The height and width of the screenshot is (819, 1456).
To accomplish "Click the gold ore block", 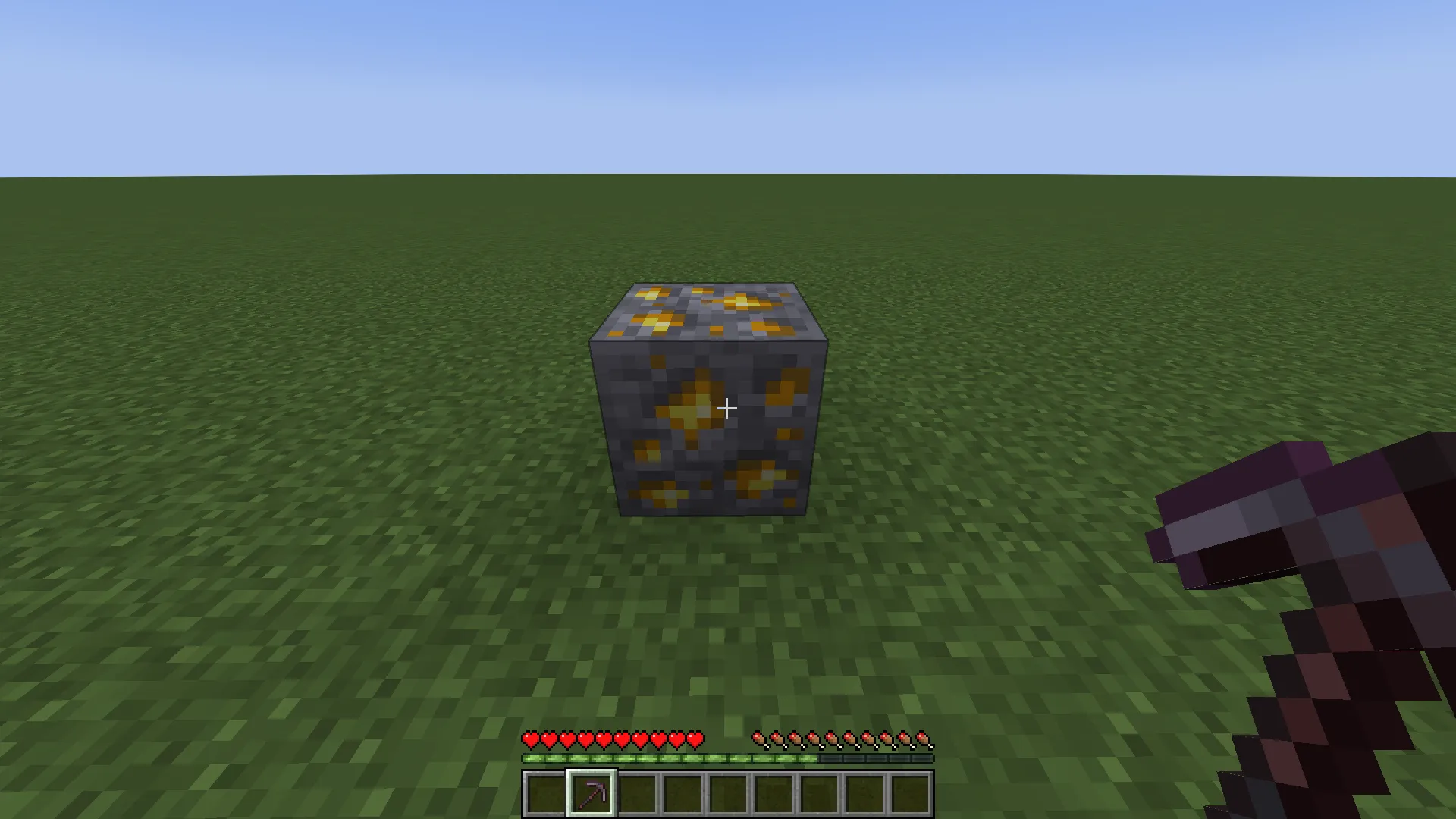I will [x=709, y=398].
